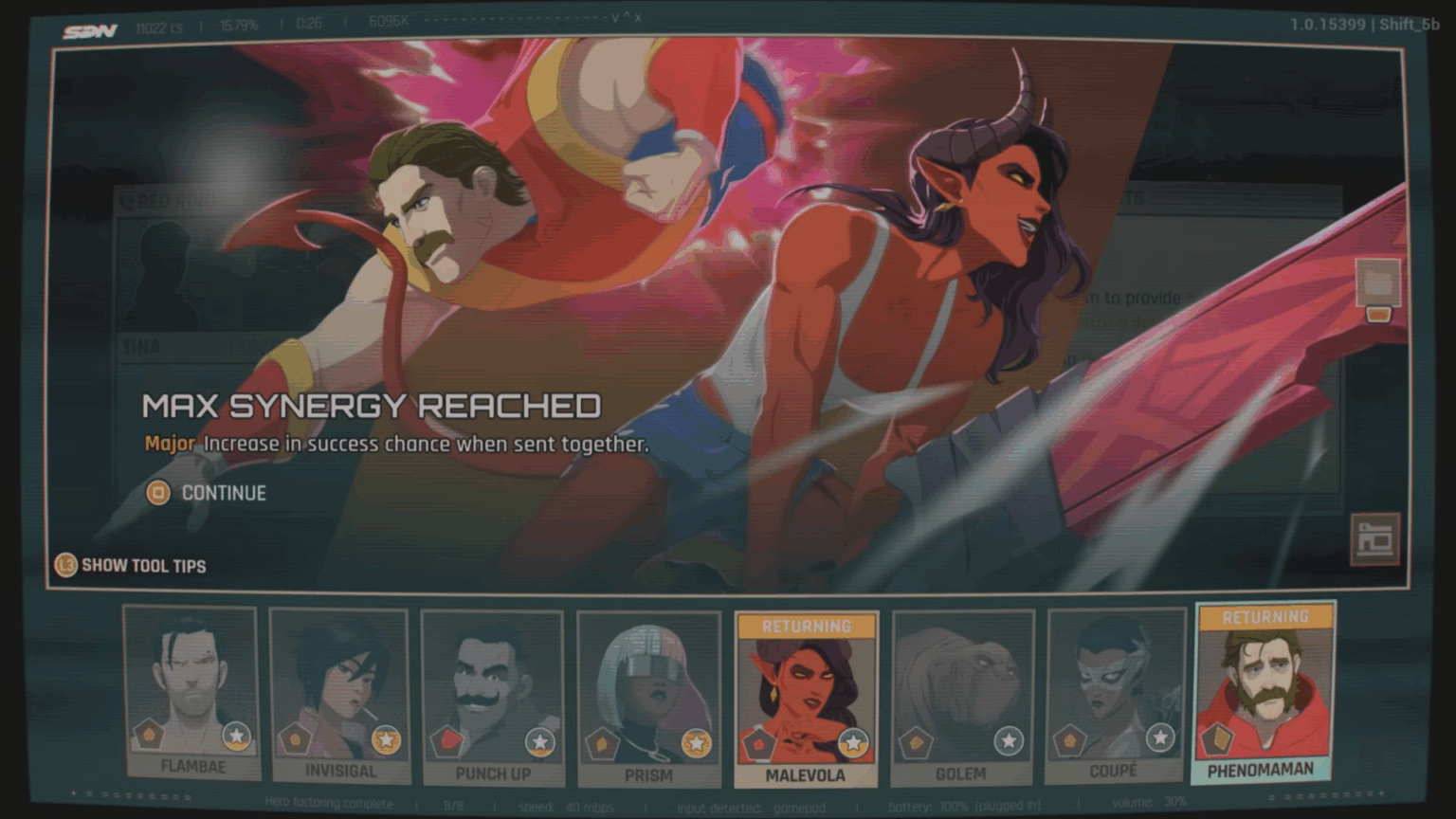
Task: Click the down chevron in the top status bar
Action: tap(614, 16)
